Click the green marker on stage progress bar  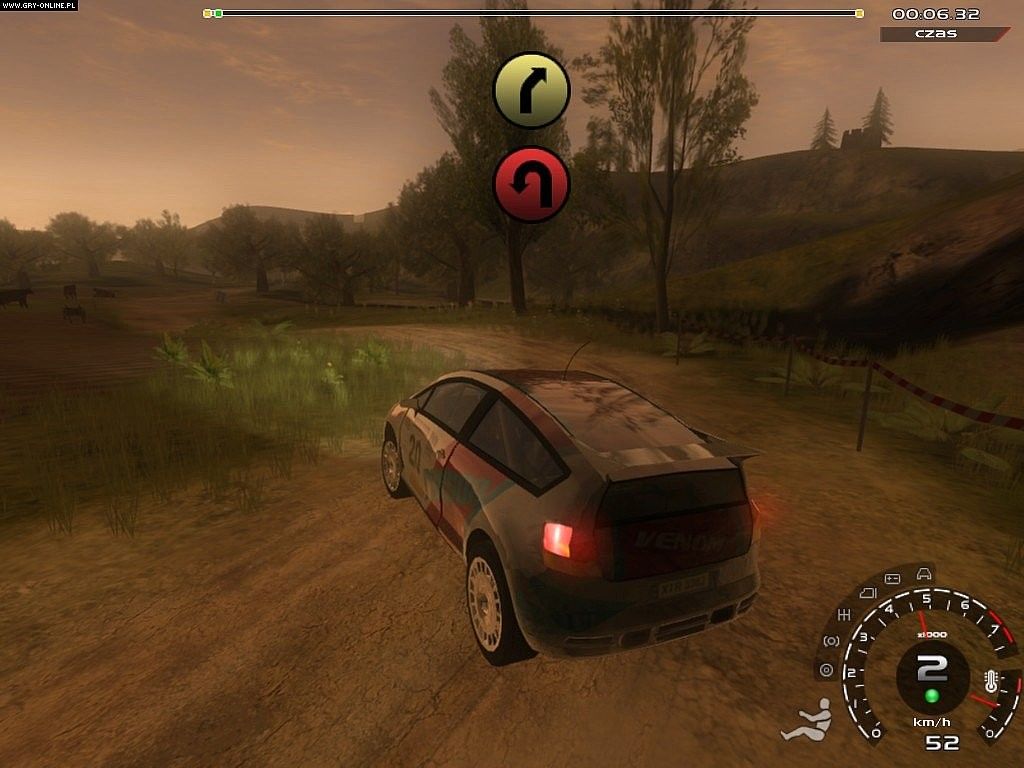click(218, 13)
